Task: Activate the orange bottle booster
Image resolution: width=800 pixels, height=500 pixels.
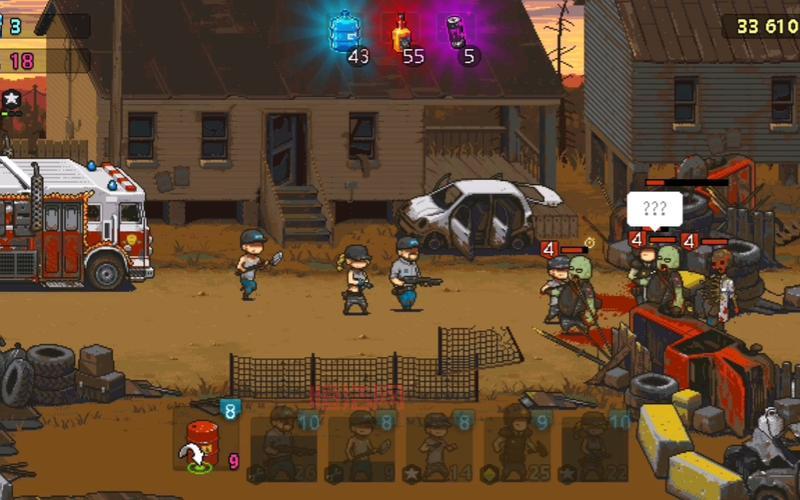Action: point(401,33)
